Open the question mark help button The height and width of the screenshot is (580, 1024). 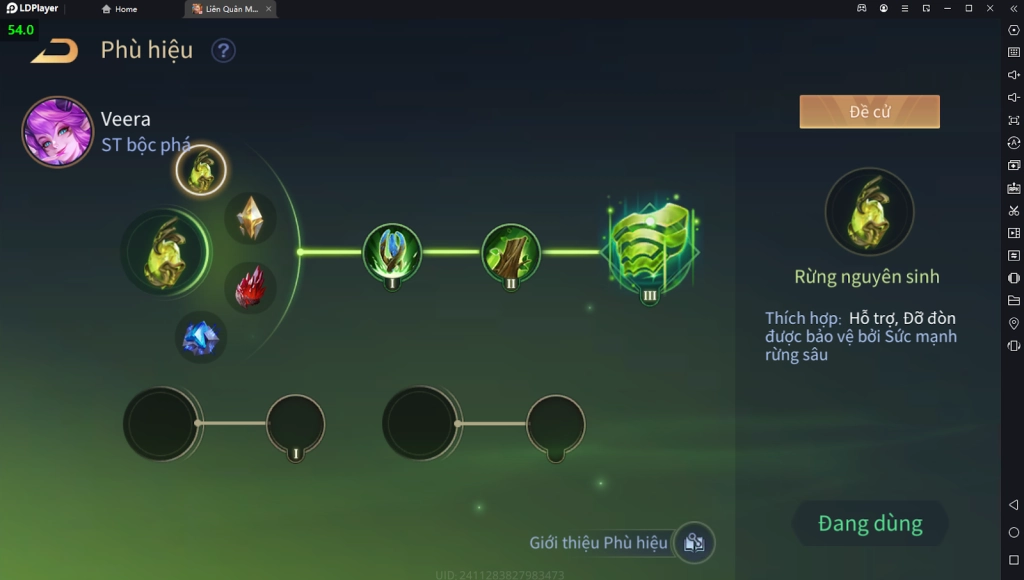click(223, 50)
